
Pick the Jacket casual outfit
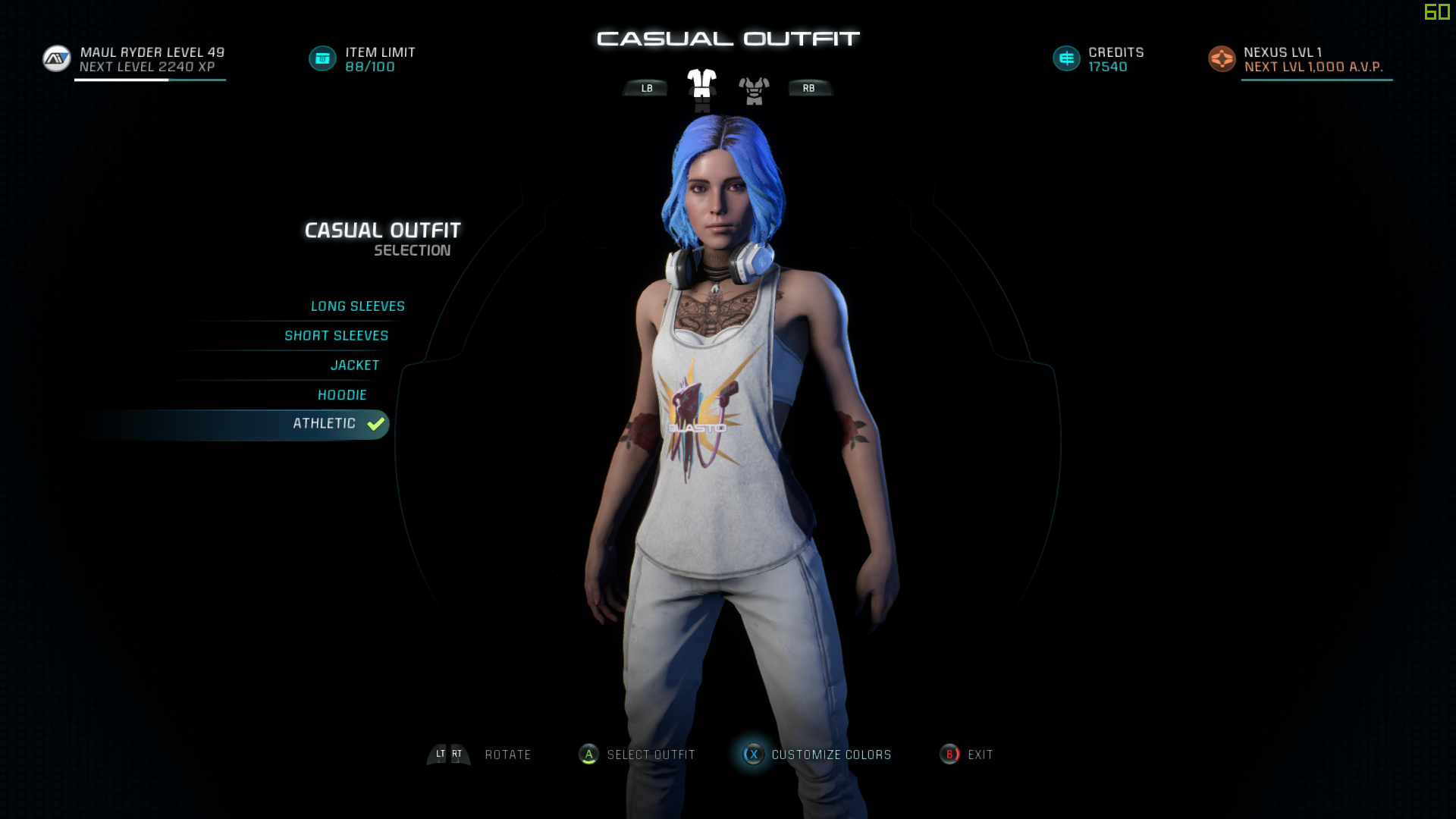coord(355,366)
